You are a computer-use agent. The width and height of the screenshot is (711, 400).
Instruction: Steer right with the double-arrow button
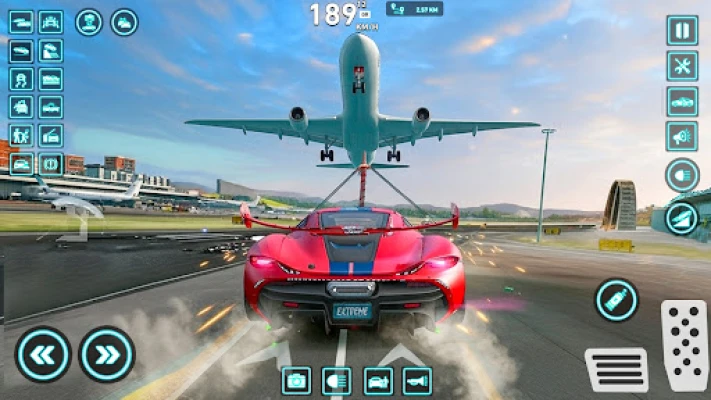tap(107, 354)
